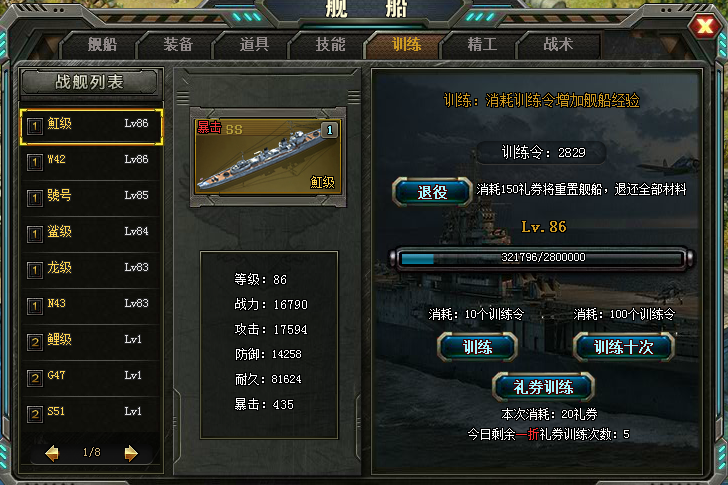728x485 pixels.
Task: Select the 魟级 Lv86 ship row
Action: coord(91,125)
